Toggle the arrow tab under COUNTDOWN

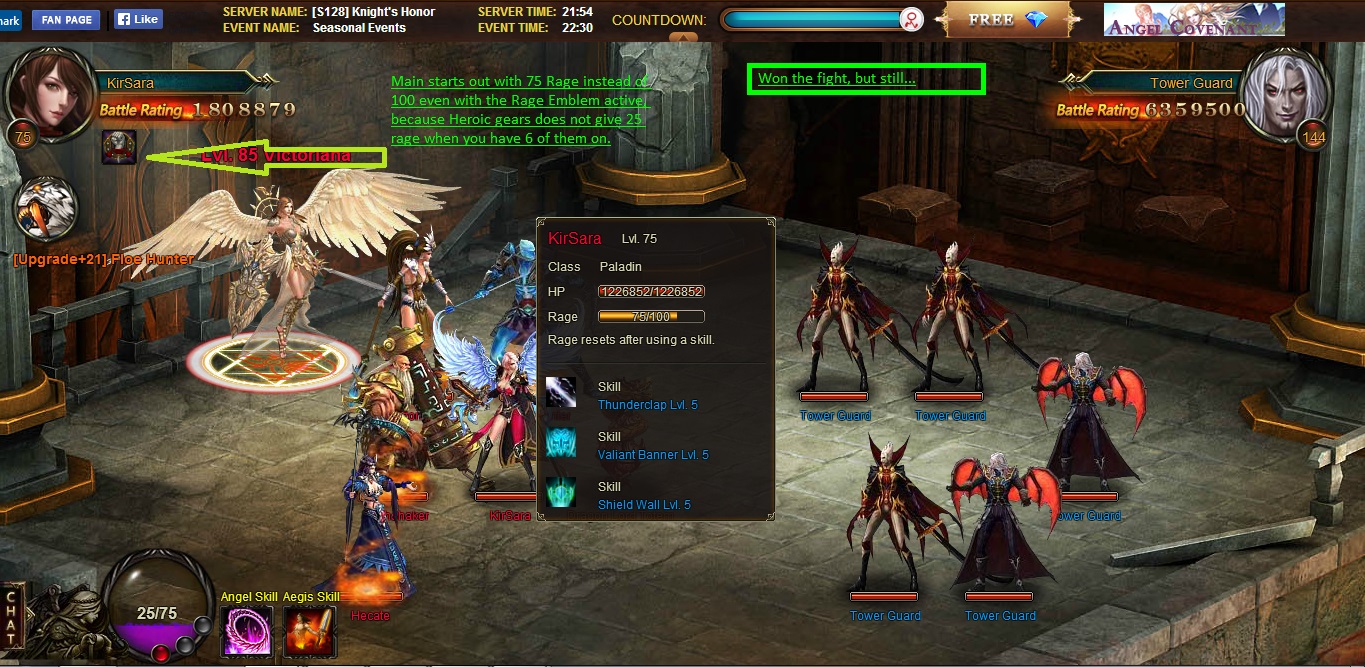[x=683, y=38]
